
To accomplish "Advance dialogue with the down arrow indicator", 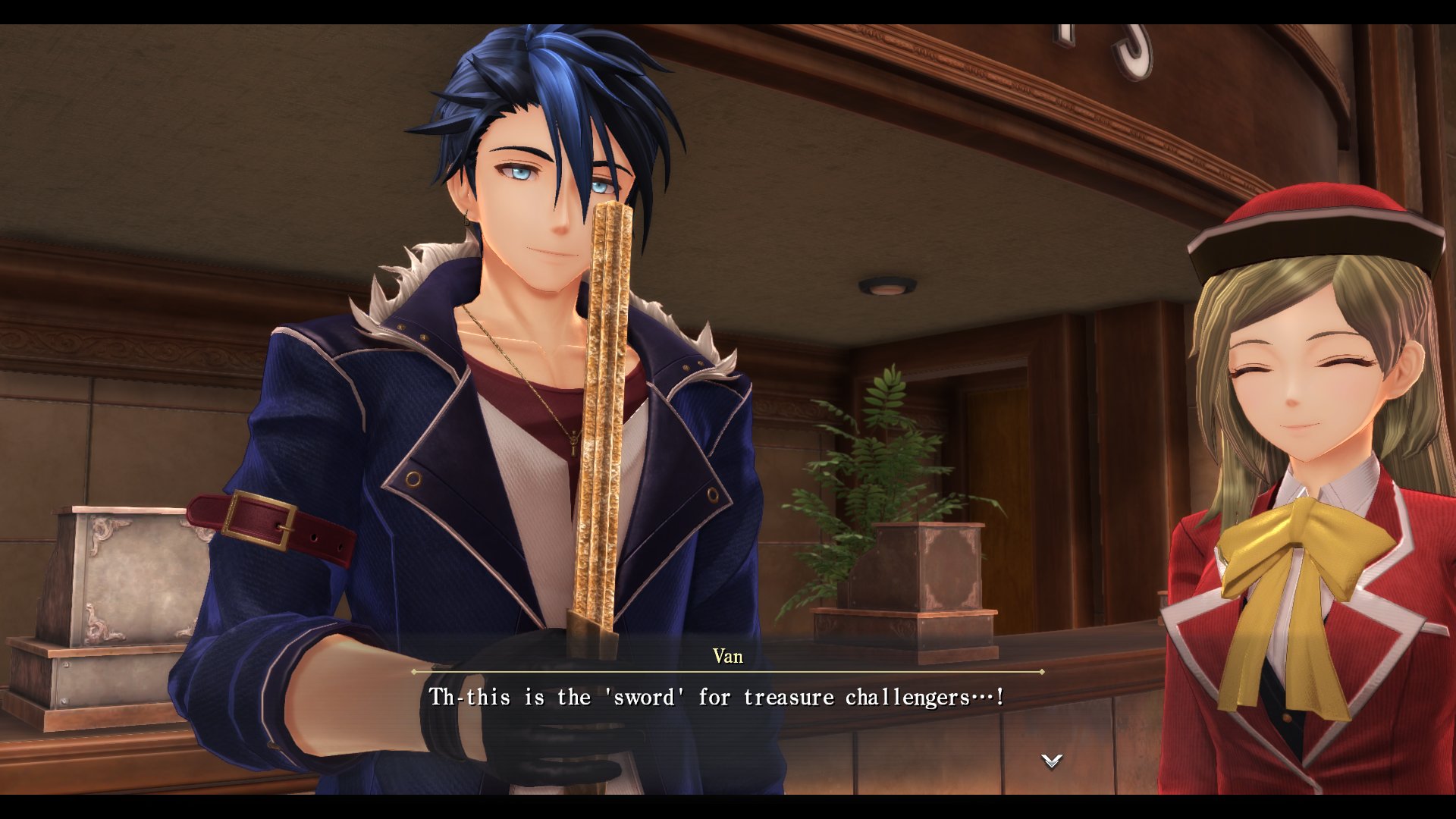I will (x=1051, y=761).
